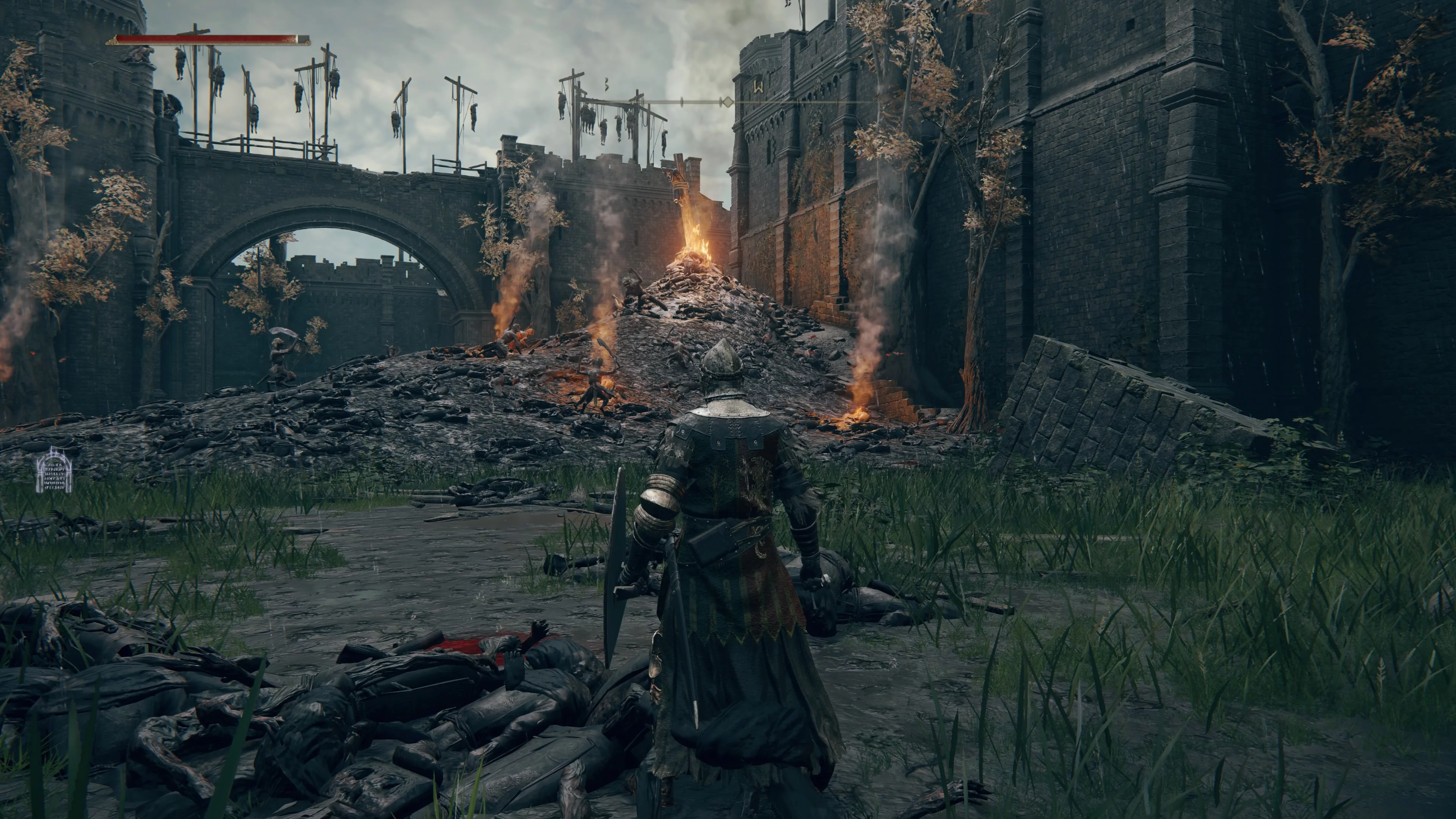Select the diamond marker on the compass
1456x819 pixels.
pyautogui.click(x=728, y=102)
